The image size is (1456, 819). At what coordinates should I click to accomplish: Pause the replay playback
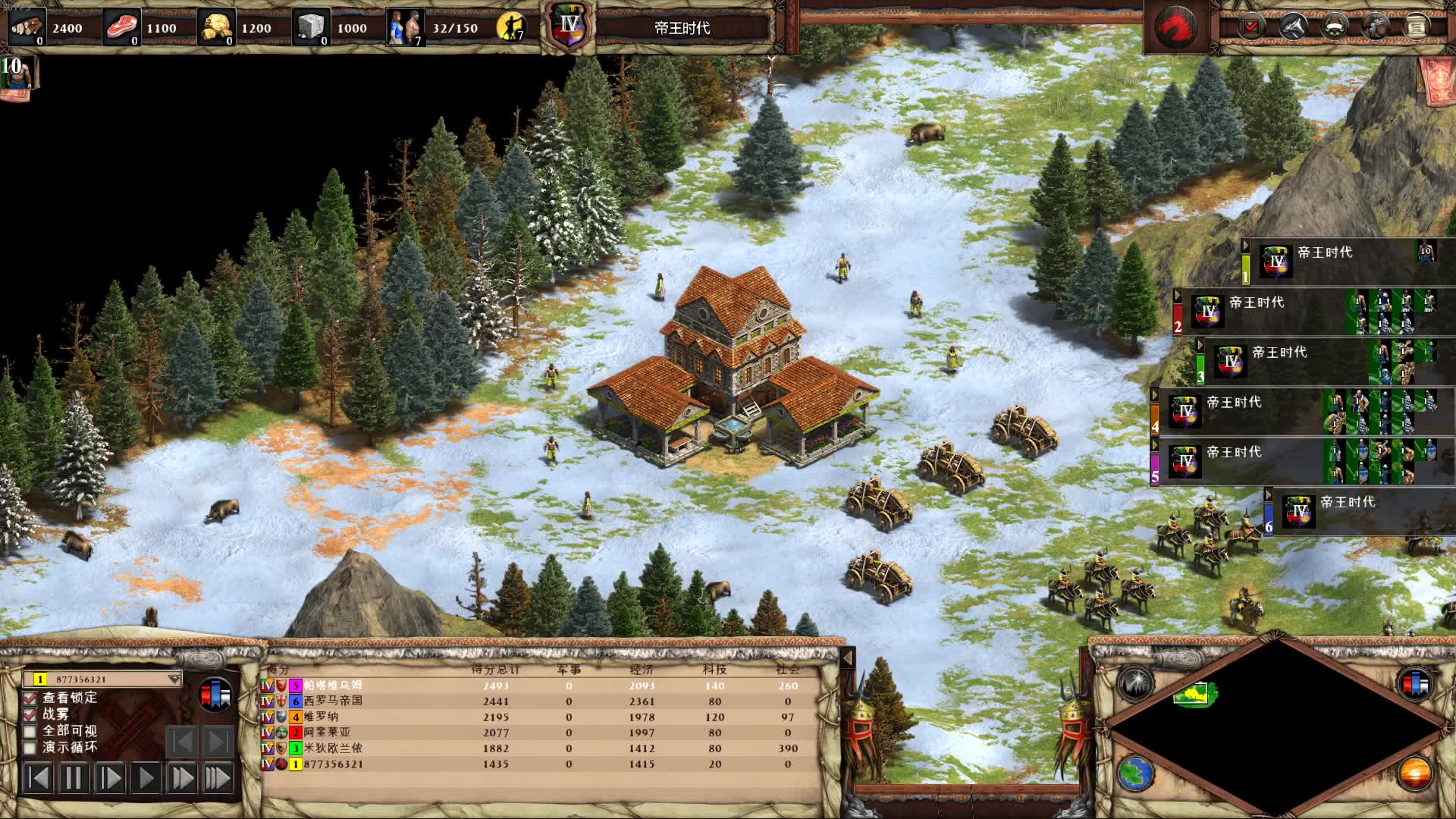74,778
